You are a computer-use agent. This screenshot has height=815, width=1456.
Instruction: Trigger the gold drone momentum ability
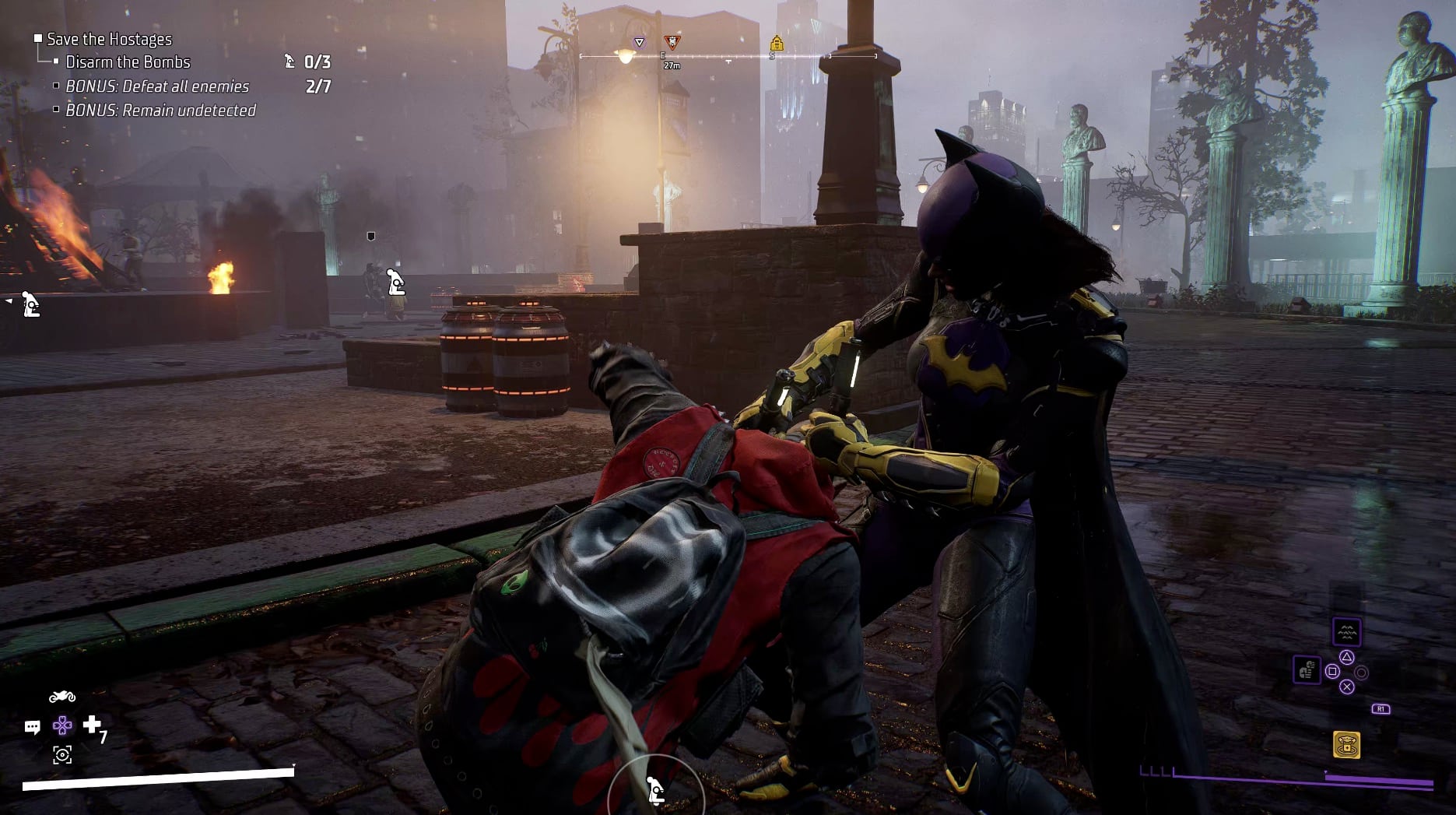[x=1346, y=745]
